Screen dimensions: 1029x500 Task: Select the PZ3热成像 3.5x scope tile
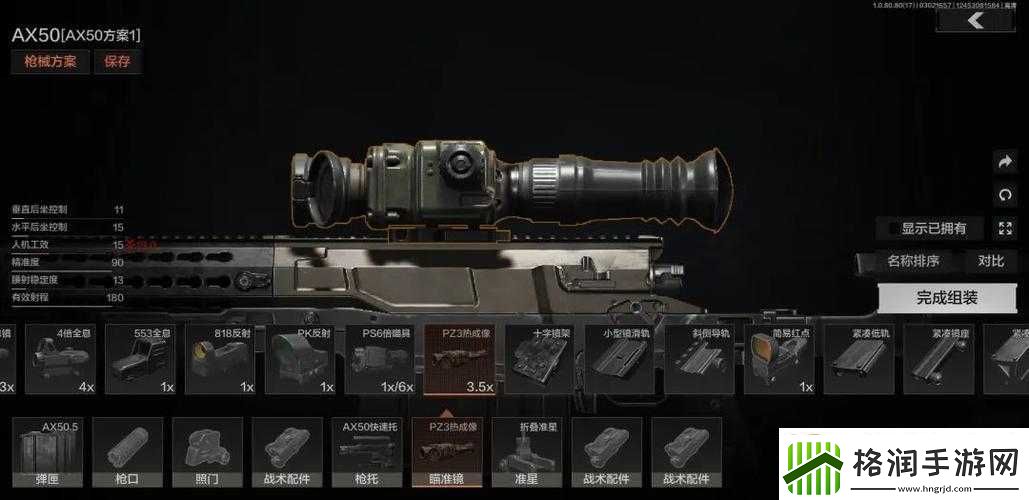[x=460, y=359]
